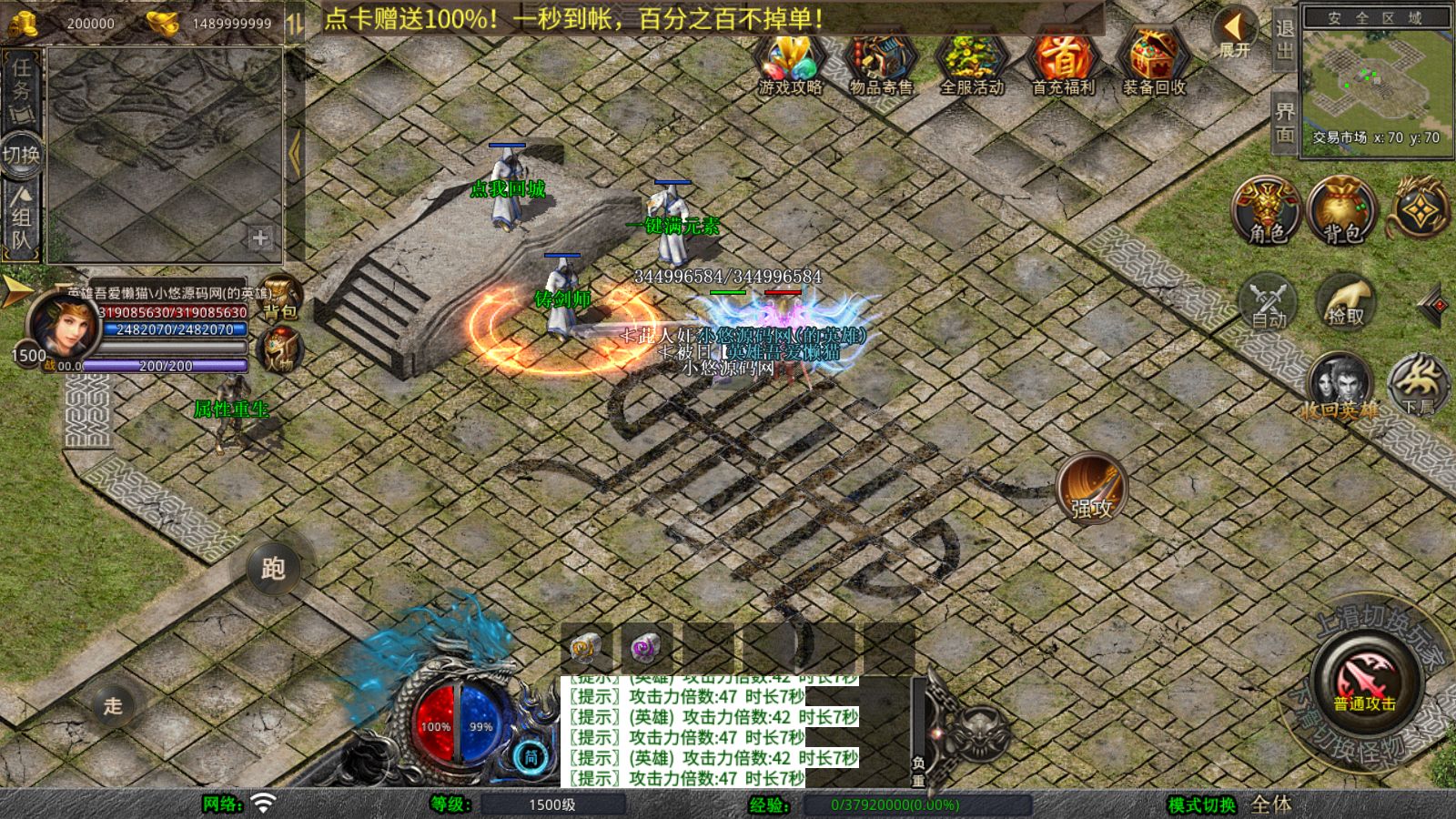Click 模式切换 attack mode switch
Viewport: 1456px width, 819px height.
pos(1202,804)
